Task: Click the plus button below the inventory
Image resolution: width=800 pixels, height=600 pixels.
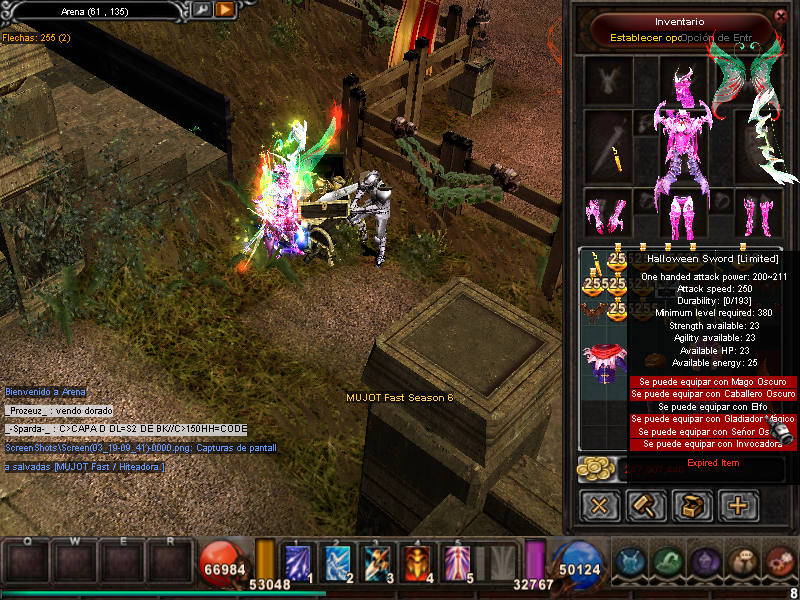Action: pos(738,505)
